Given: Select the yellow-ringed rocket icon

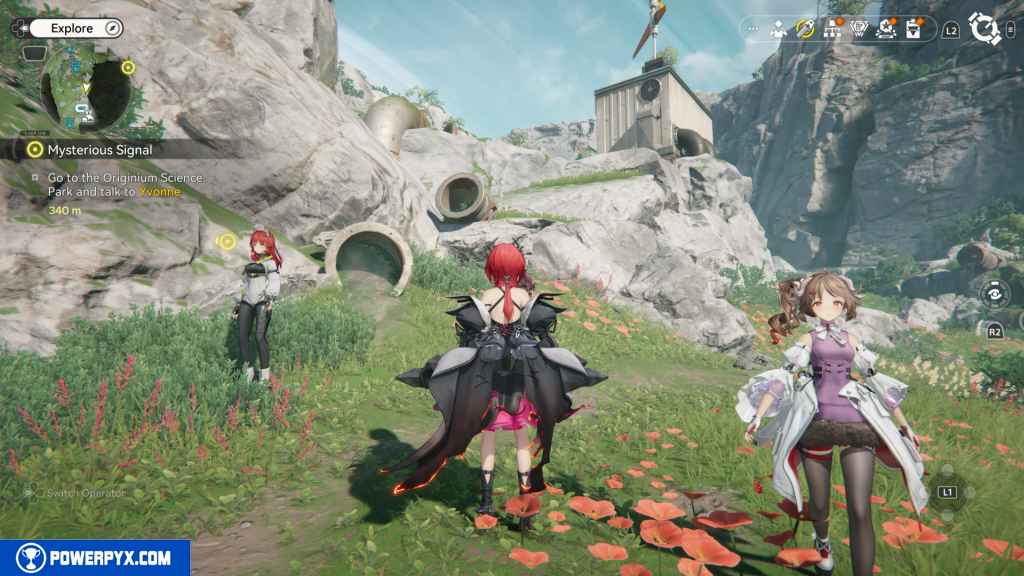Looking at the screenshot, I should tap(805, 29).
